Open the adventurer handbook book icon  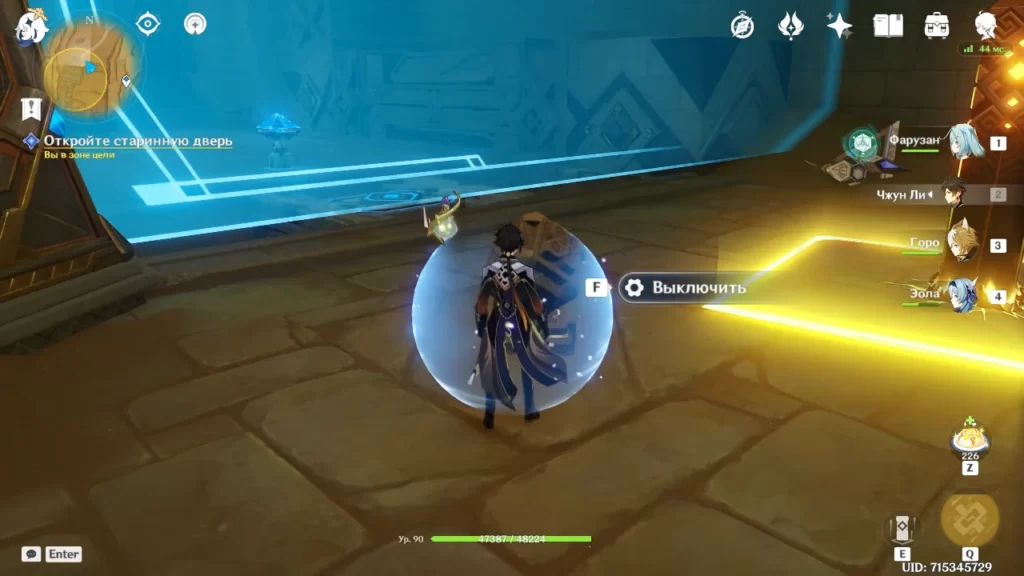click(888, 26)
